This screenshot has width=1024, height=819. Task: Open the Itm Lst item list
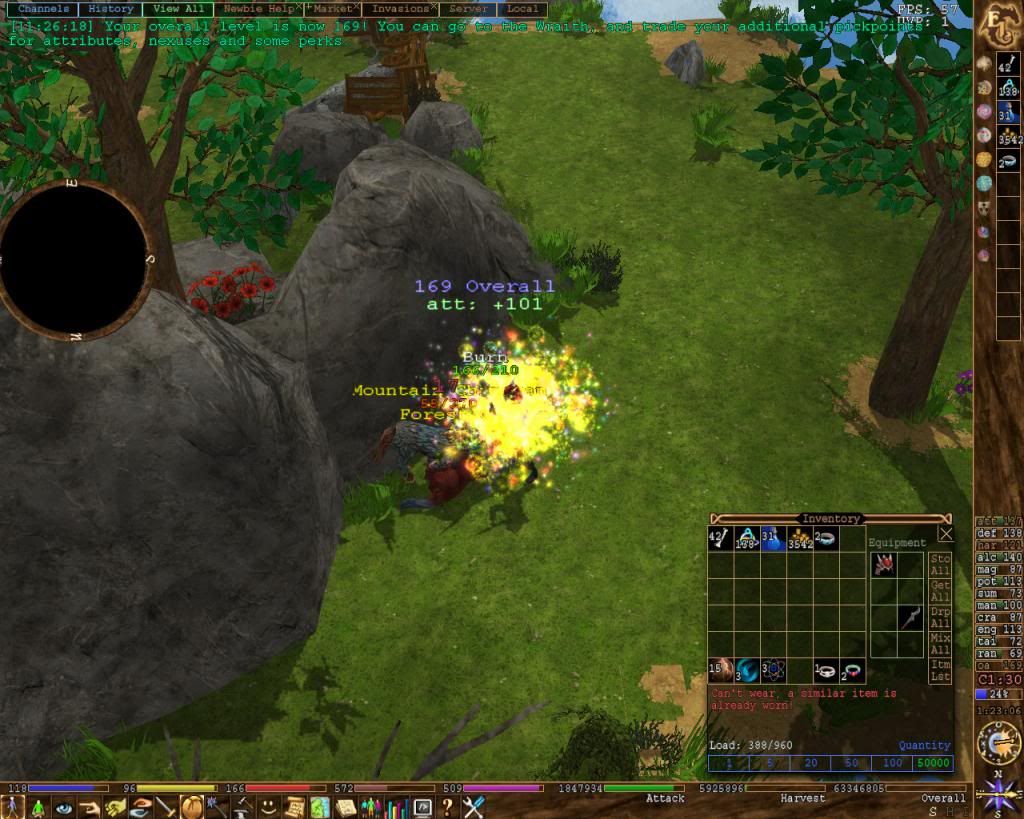click(940, 670)
